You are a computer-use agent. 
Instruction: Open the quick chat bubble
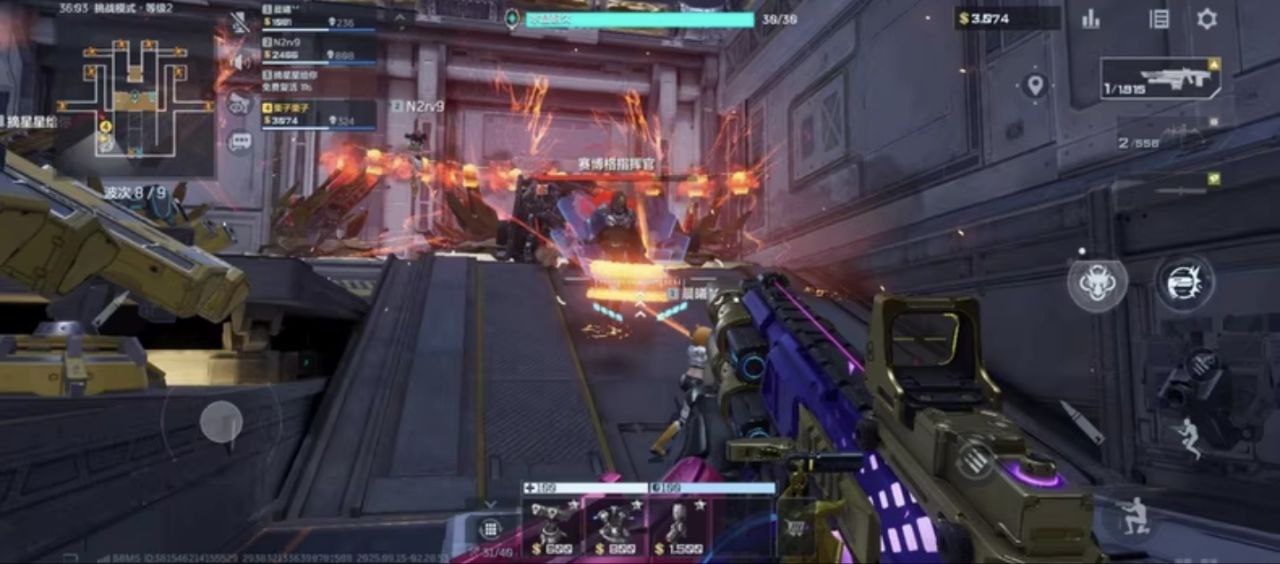(240, 141)
